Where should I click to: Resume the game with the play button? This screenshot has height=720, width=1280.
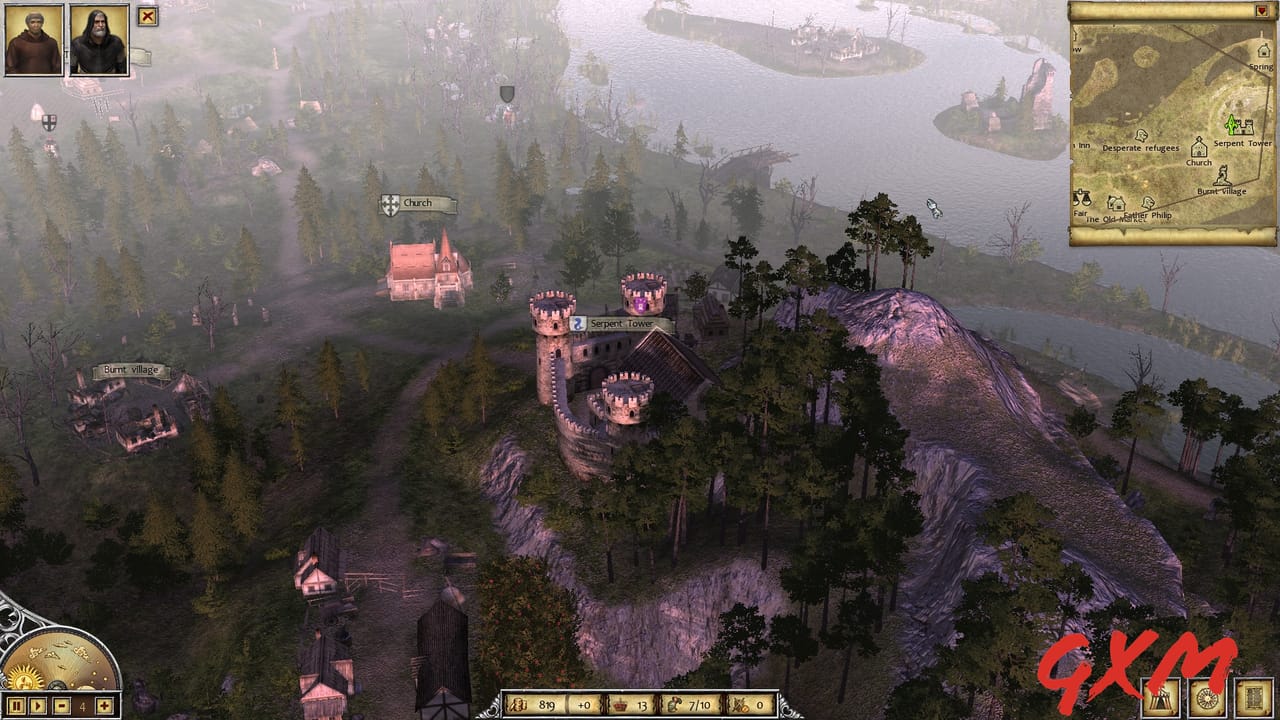pos(38,706)
